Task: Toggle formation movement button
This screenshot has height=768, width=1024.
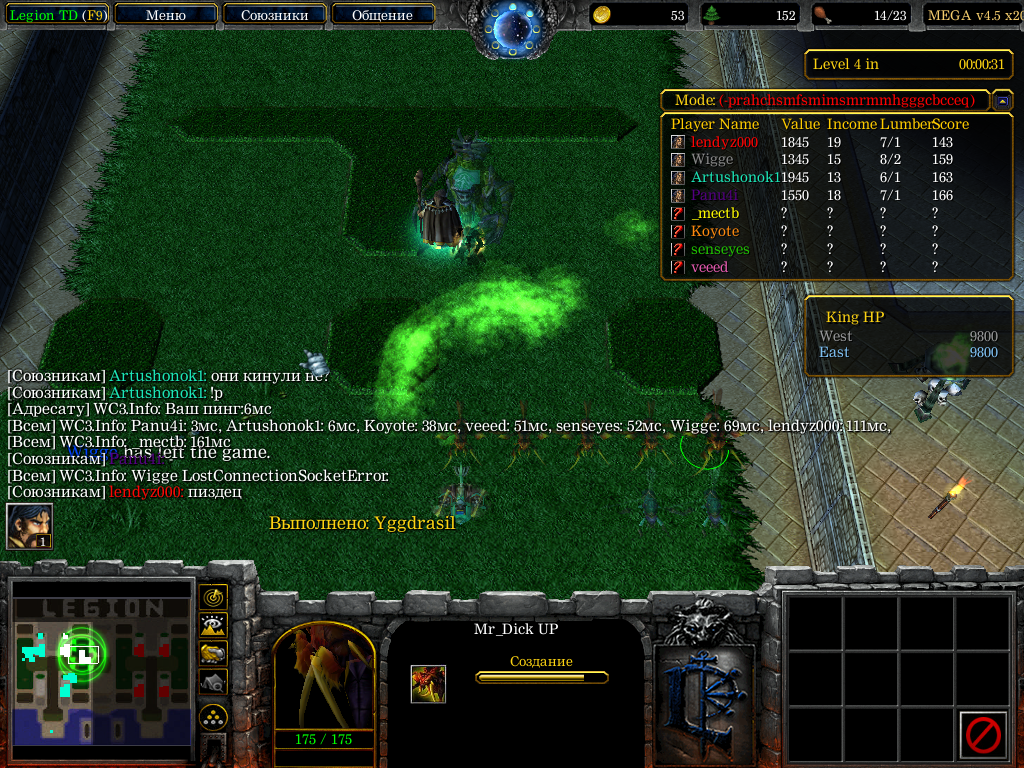Action: [x=212, y=716]
